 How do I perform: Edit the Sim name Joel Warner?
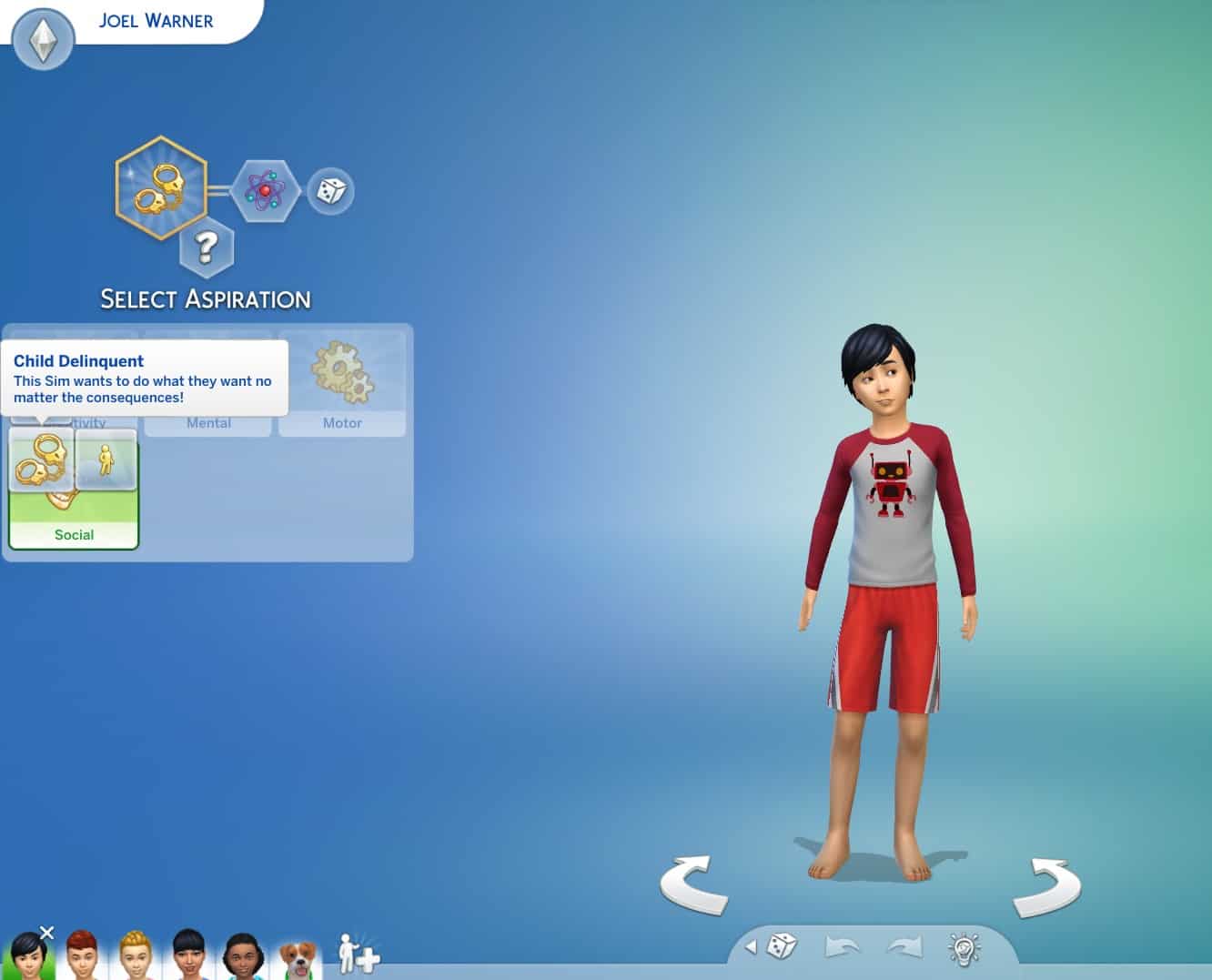click(x=156, y=21)
